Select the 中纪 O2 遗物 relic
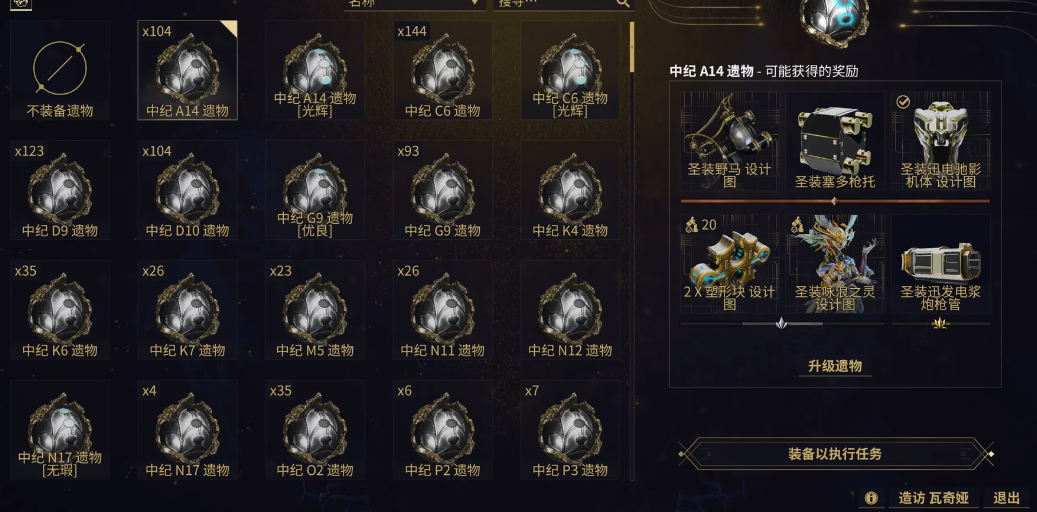Image resolution: width=1037 pixels, height=512 pixels. 315,431
